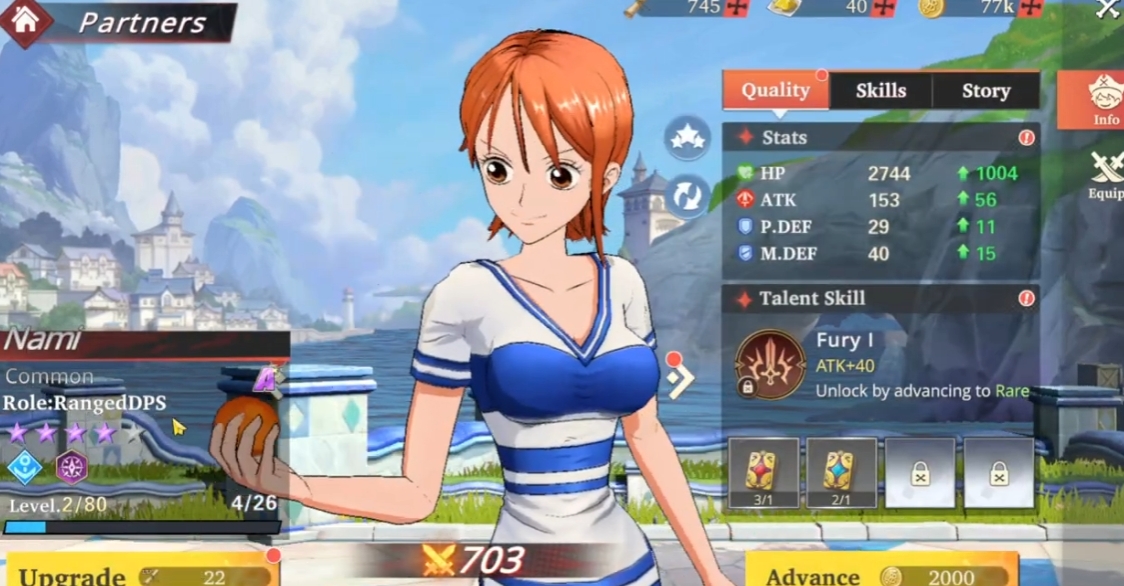Select the locked Fury I talent icon
Screen dimensions: 1124x586
770,365
